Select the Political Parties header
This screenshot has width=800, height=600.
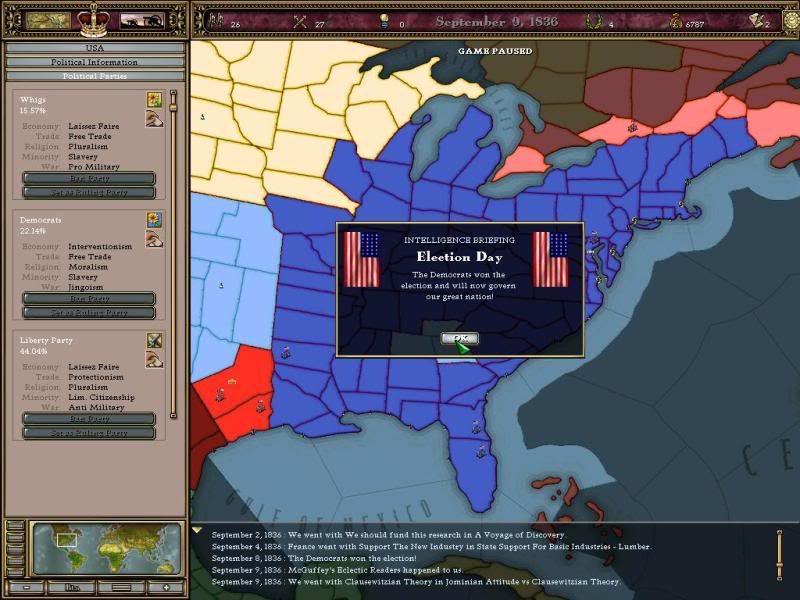(x=95, y=76)
